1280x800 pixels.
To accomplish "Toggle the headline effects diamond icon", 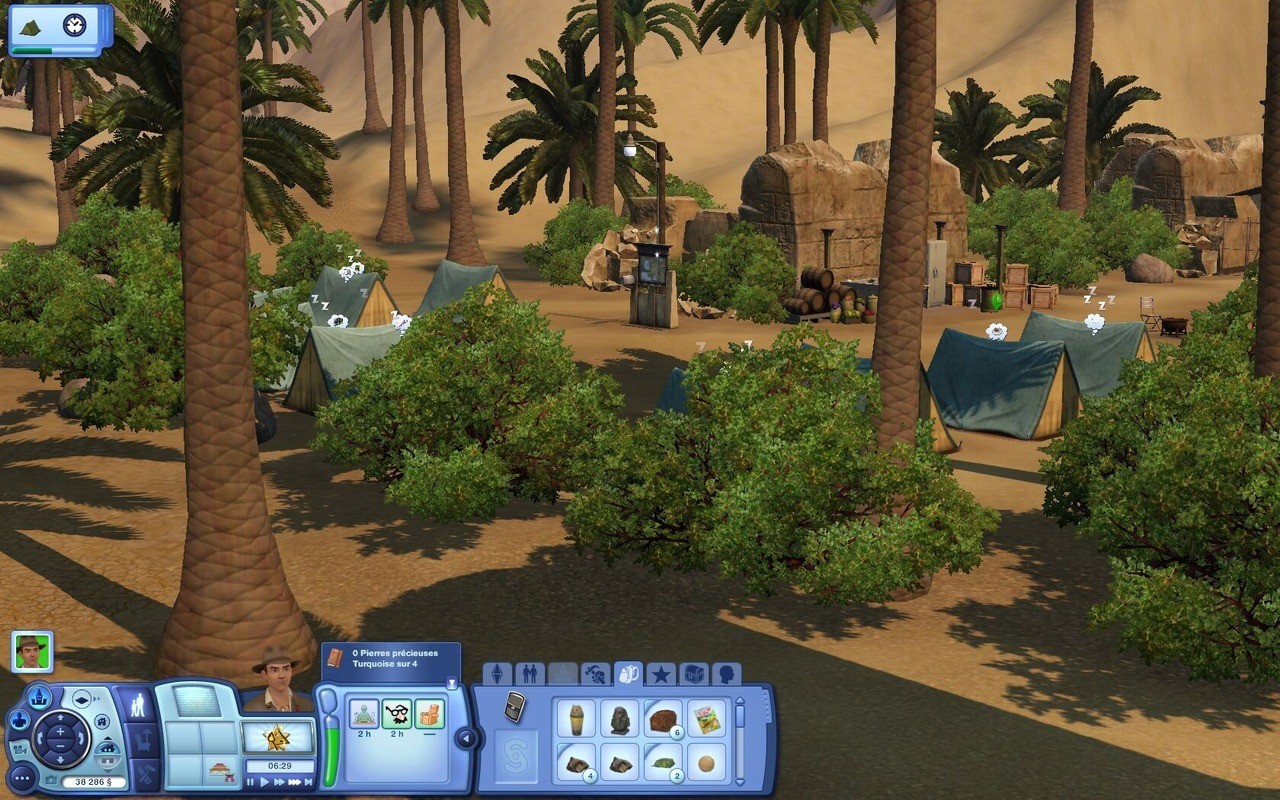I will [82, 699].
